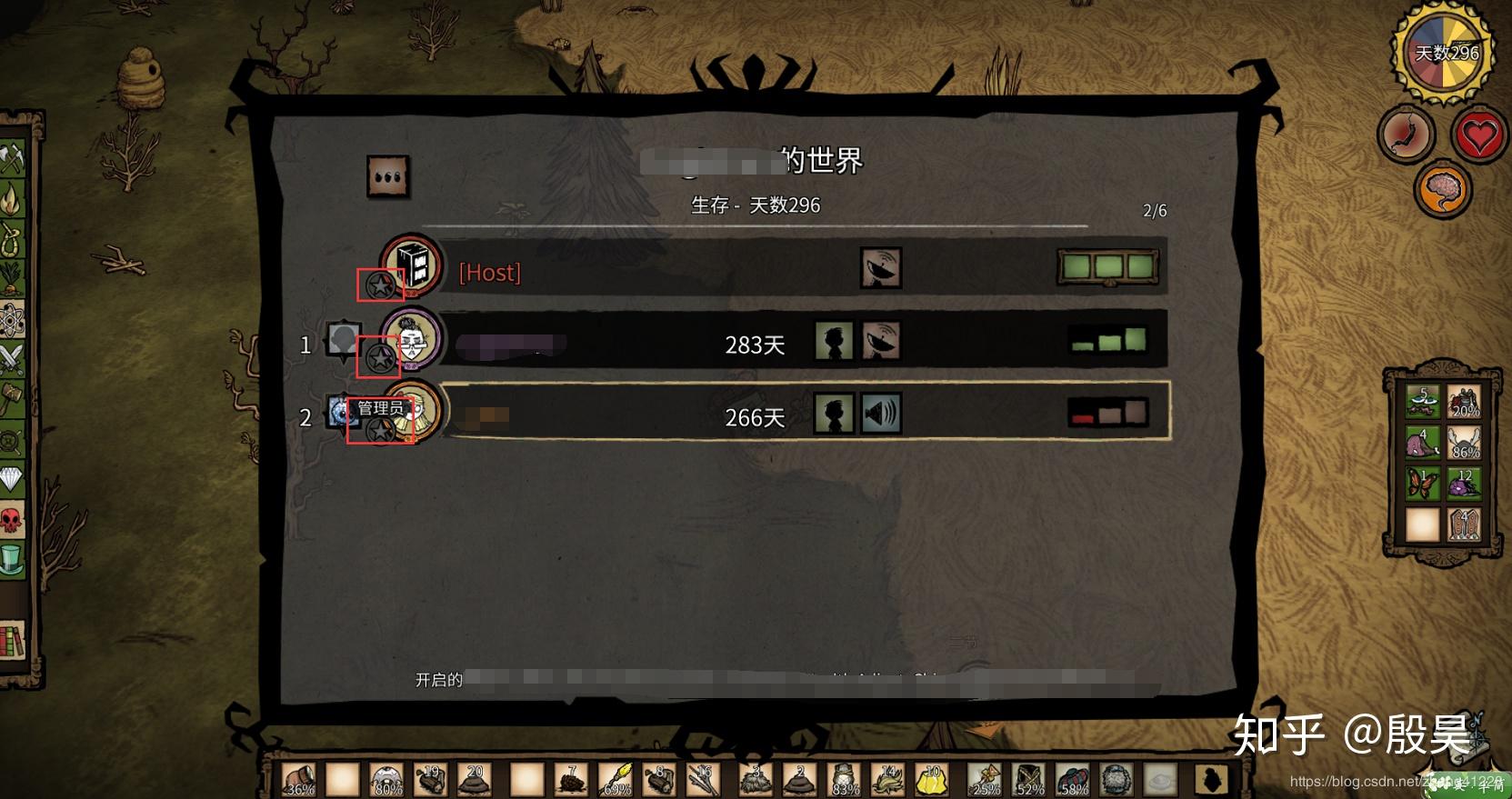This screenshot has height=799, width=1512.
Task: Mute the player with 266 days
Action: click(880, 414)
